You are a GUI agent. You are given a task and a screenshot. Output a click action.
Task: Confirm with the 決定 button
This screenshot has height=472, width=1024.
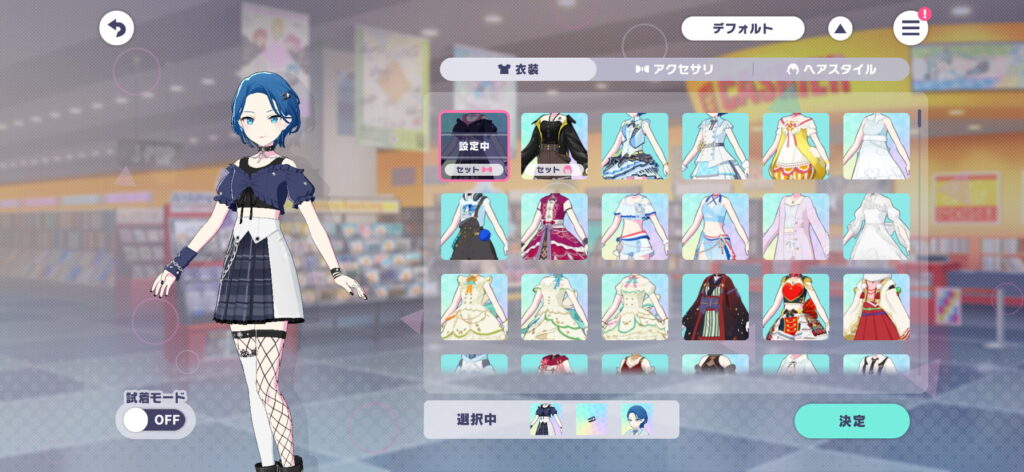[852, 421]
